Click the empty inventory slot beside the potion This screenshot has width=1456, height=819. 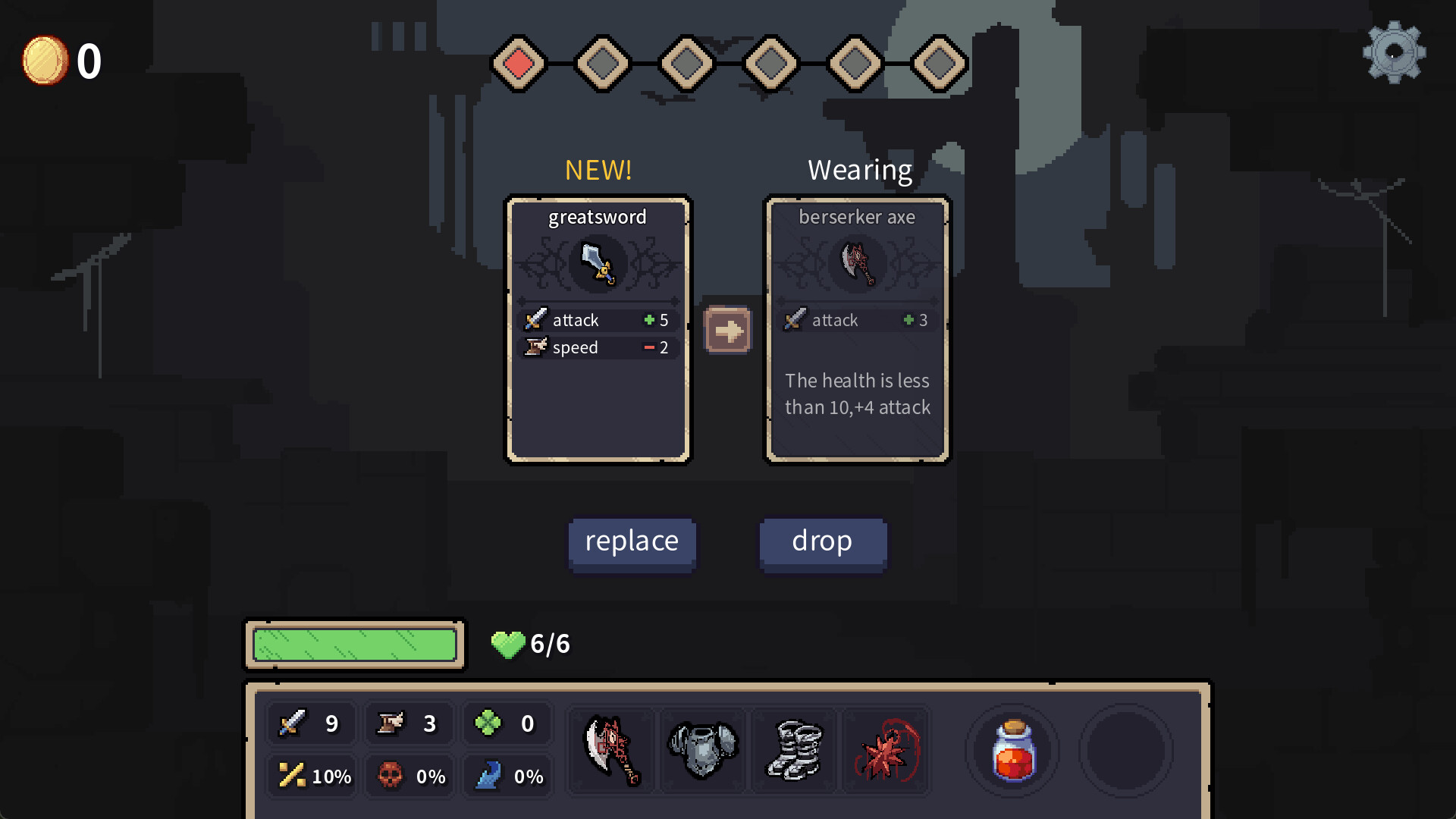click(x=1125, y=750)
